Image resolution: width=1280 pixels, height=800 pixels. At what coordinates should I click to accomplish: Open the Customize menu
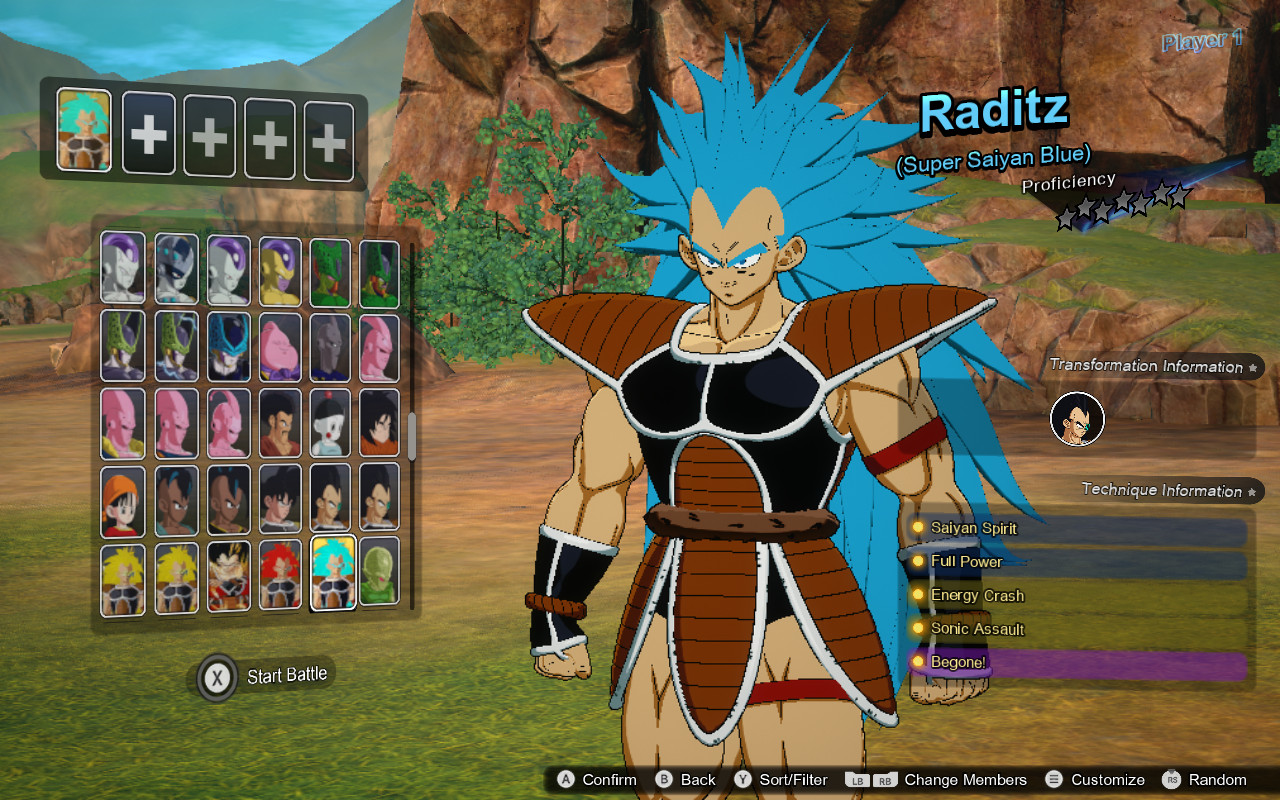click(x=1110, y=779)
